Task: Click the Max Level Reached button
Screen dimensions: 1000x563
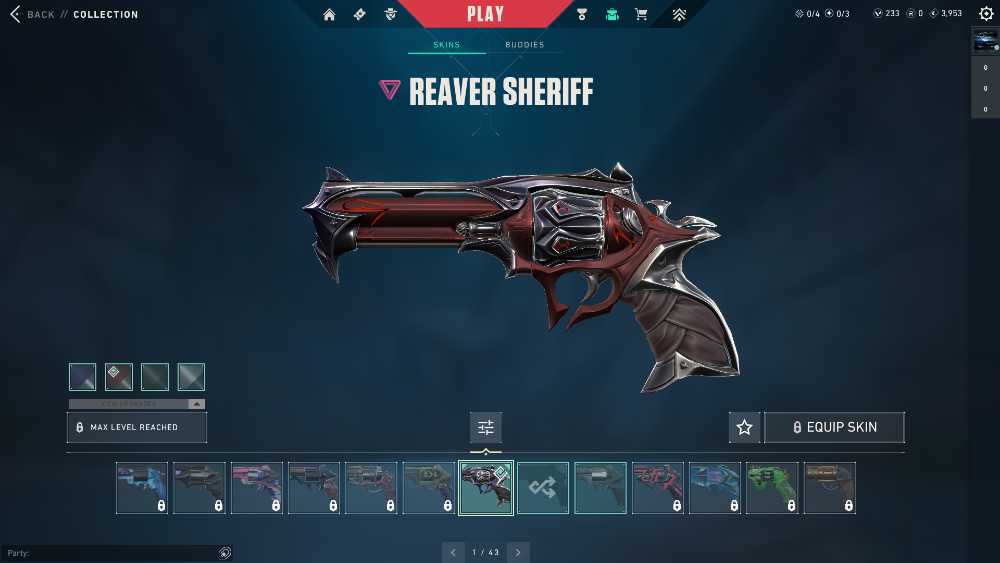Action: pyautogui.click(x=137, y=427)
